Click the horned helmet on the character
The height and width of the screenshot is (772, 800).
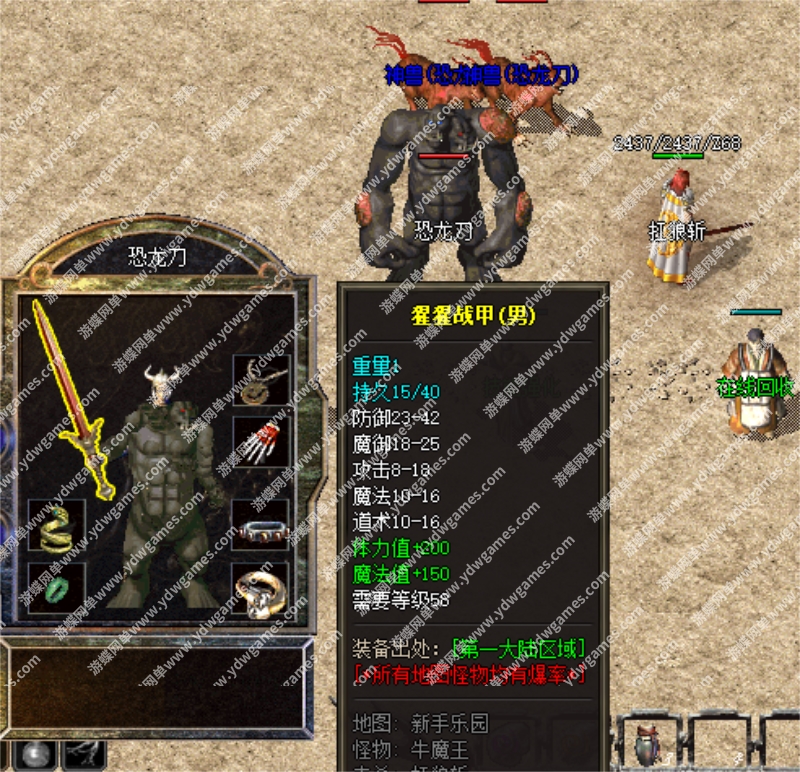coord(162,384)
